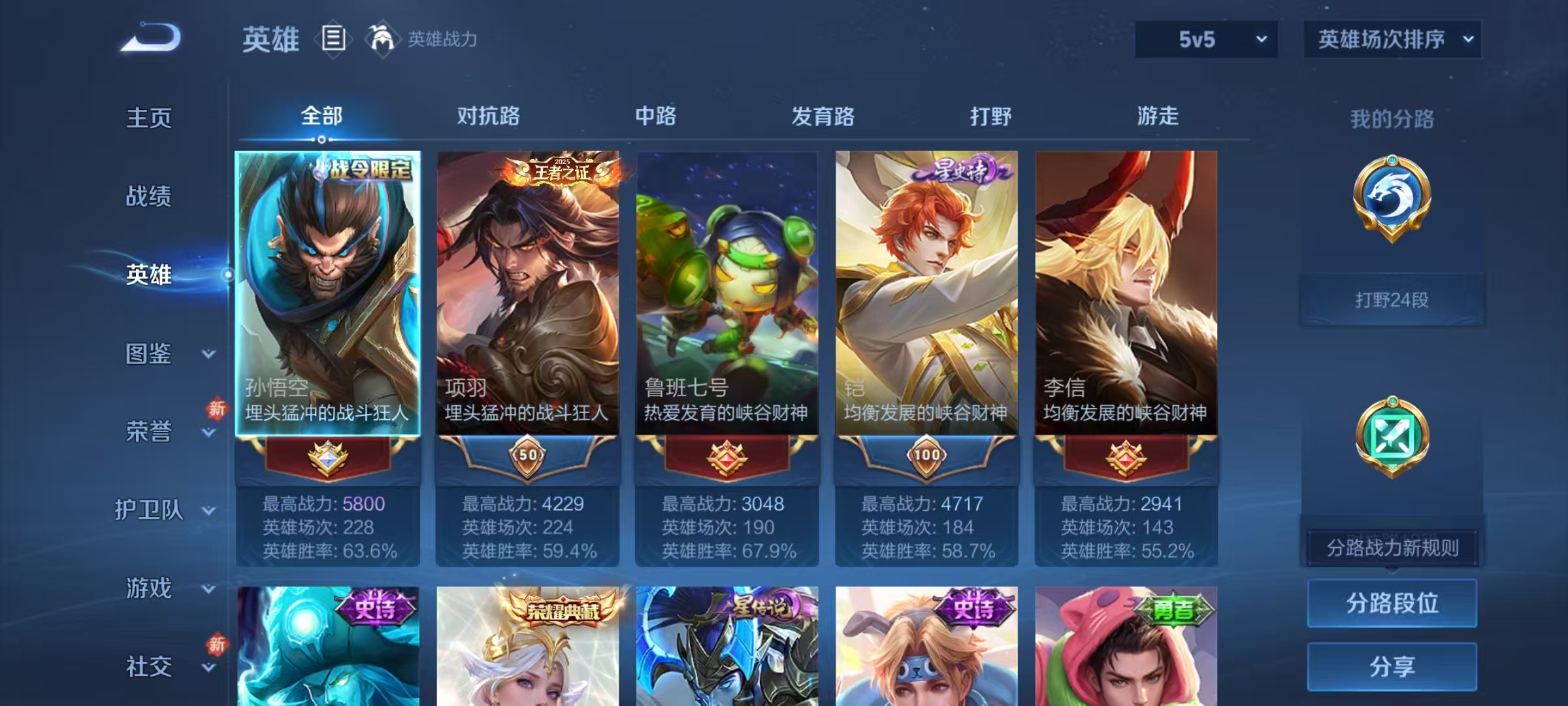Click the hero power helmet icon beside 英雄

pyautogui.click(x=380, y=39)
